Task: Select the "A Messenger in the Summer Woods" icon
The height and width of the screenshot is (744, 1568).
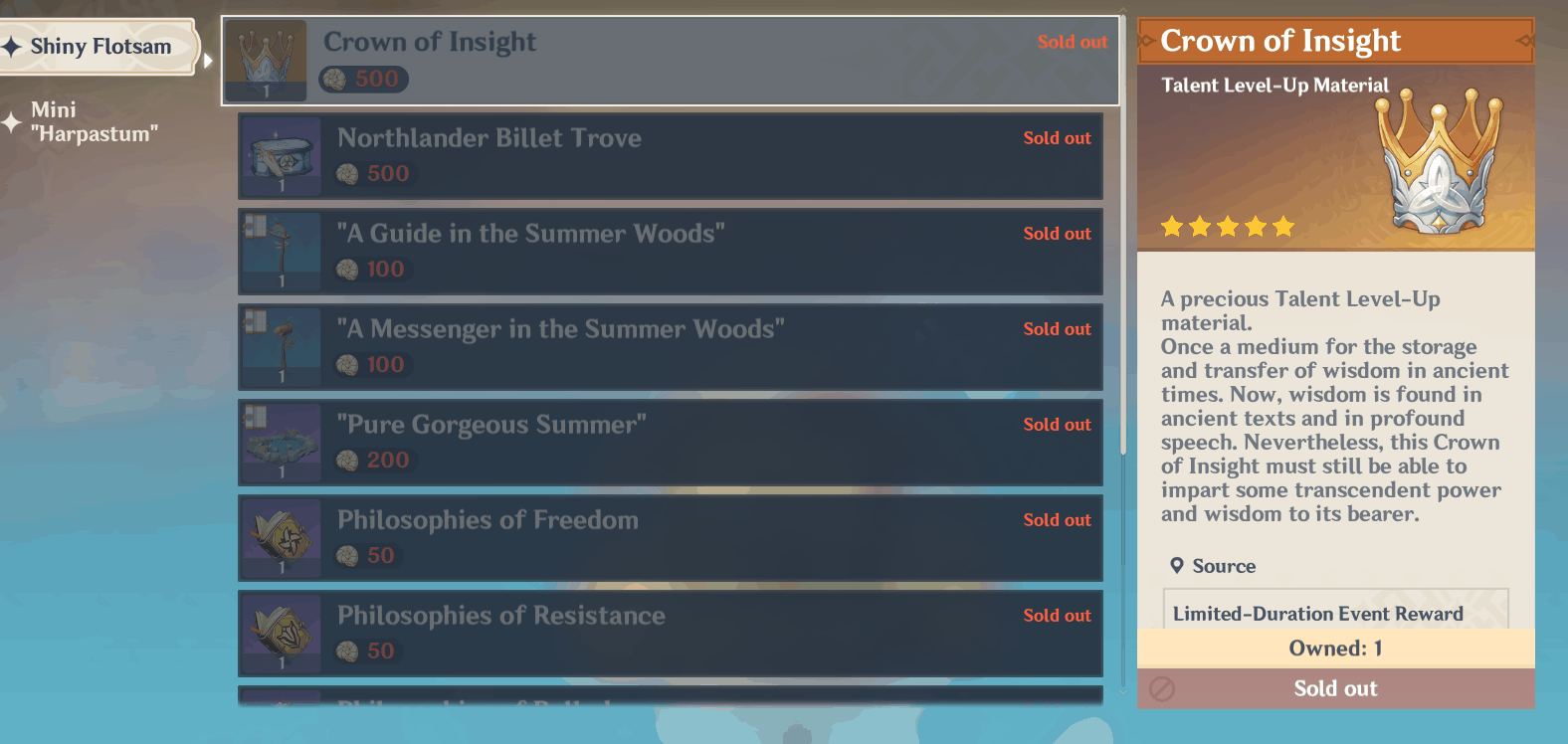Action: 280,346
